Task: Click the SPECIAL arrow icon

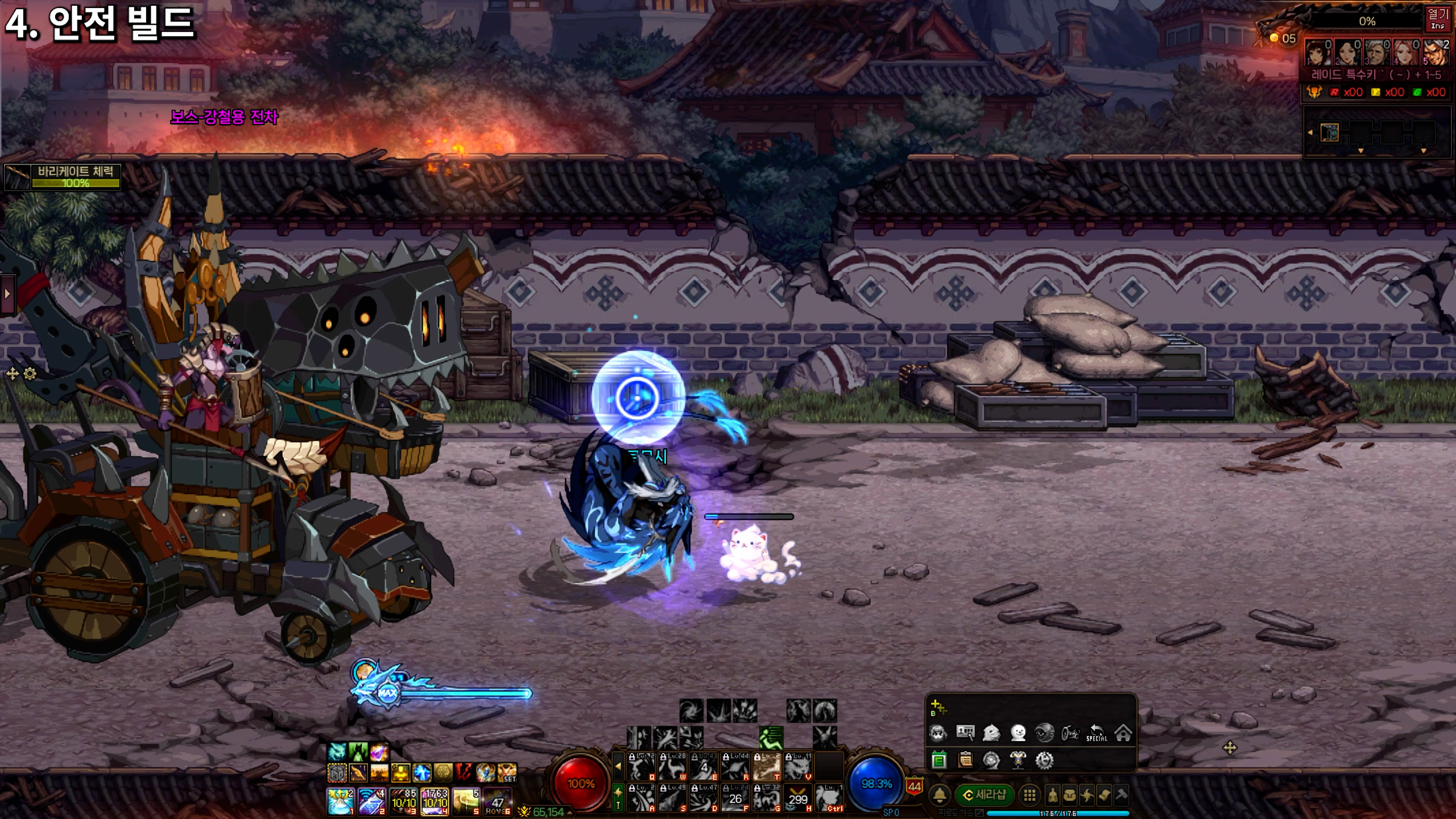Action: (x=1097, y=733)
